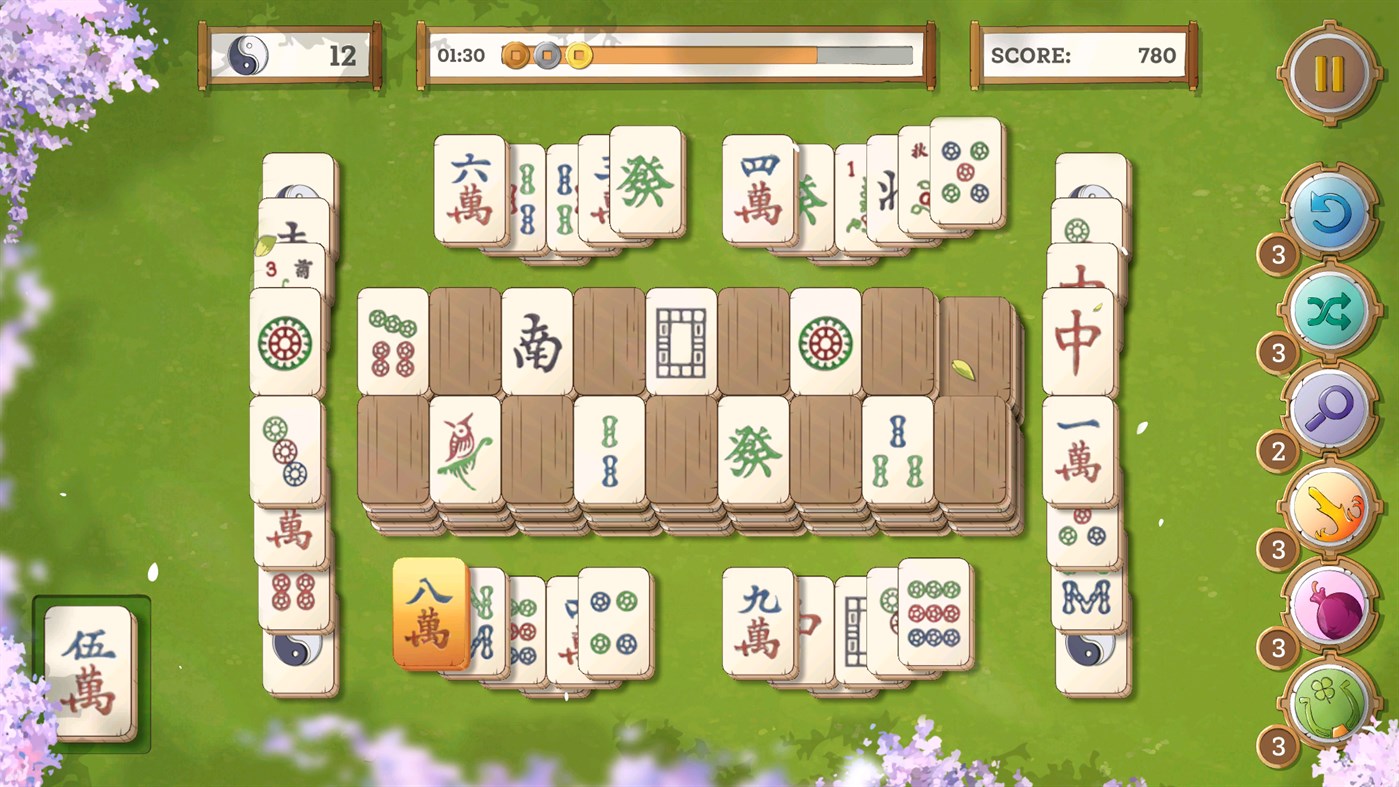This screenshot has width=1399, height=787.
Task: Open the pause menu
Action: point(1330,73)
